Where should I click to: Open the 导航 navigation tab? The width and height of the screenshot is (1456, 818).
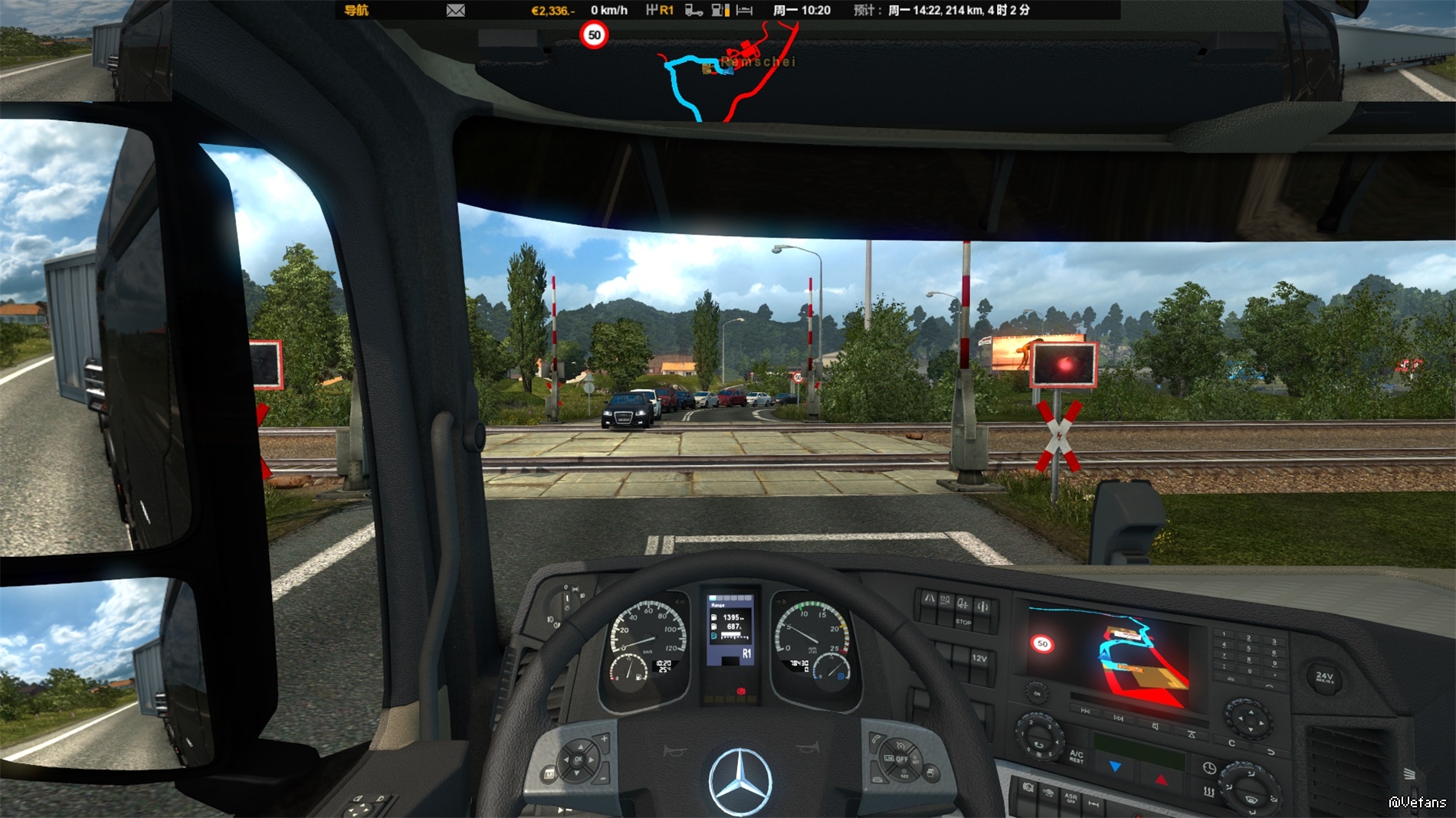[x=356, y=11]
